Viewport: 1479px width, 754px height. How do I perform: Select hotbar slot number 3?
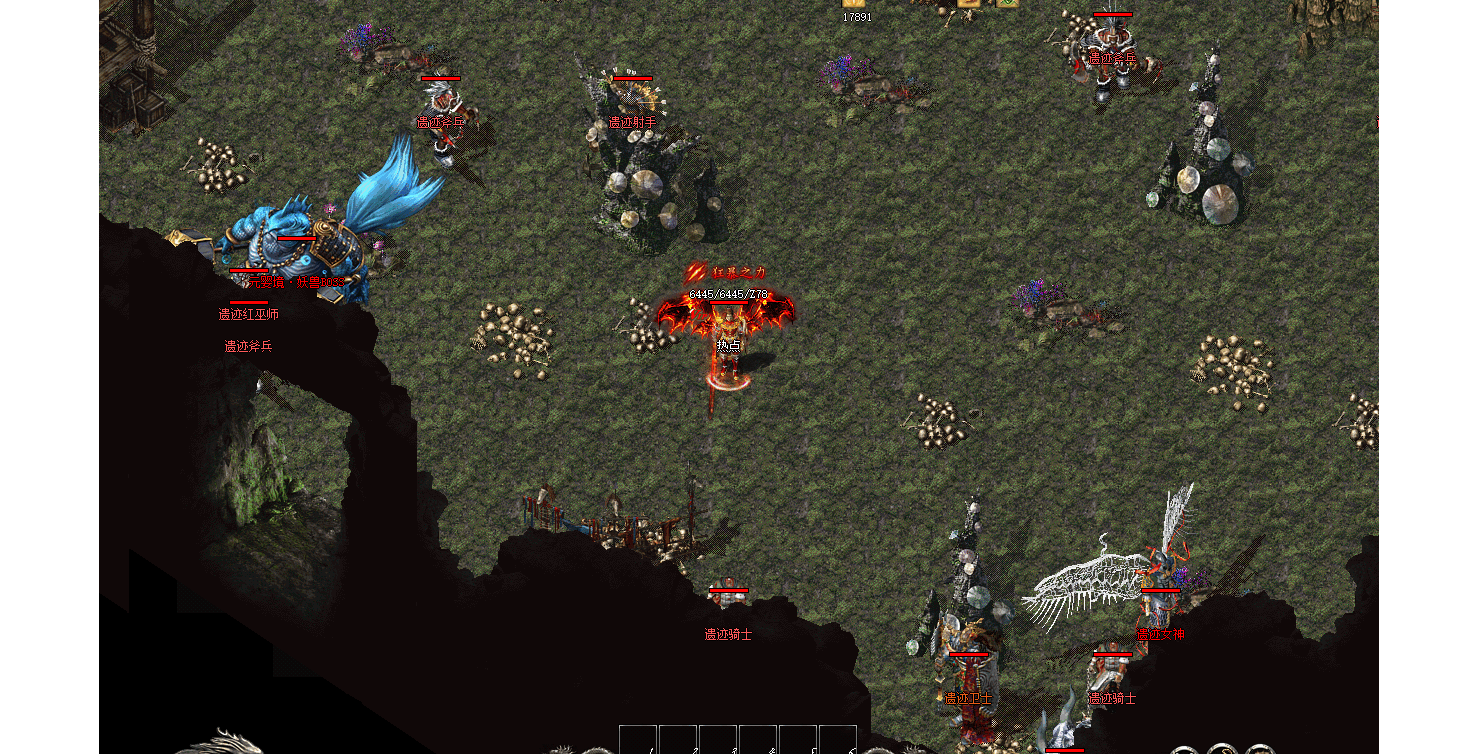click(x=718, y=740)
